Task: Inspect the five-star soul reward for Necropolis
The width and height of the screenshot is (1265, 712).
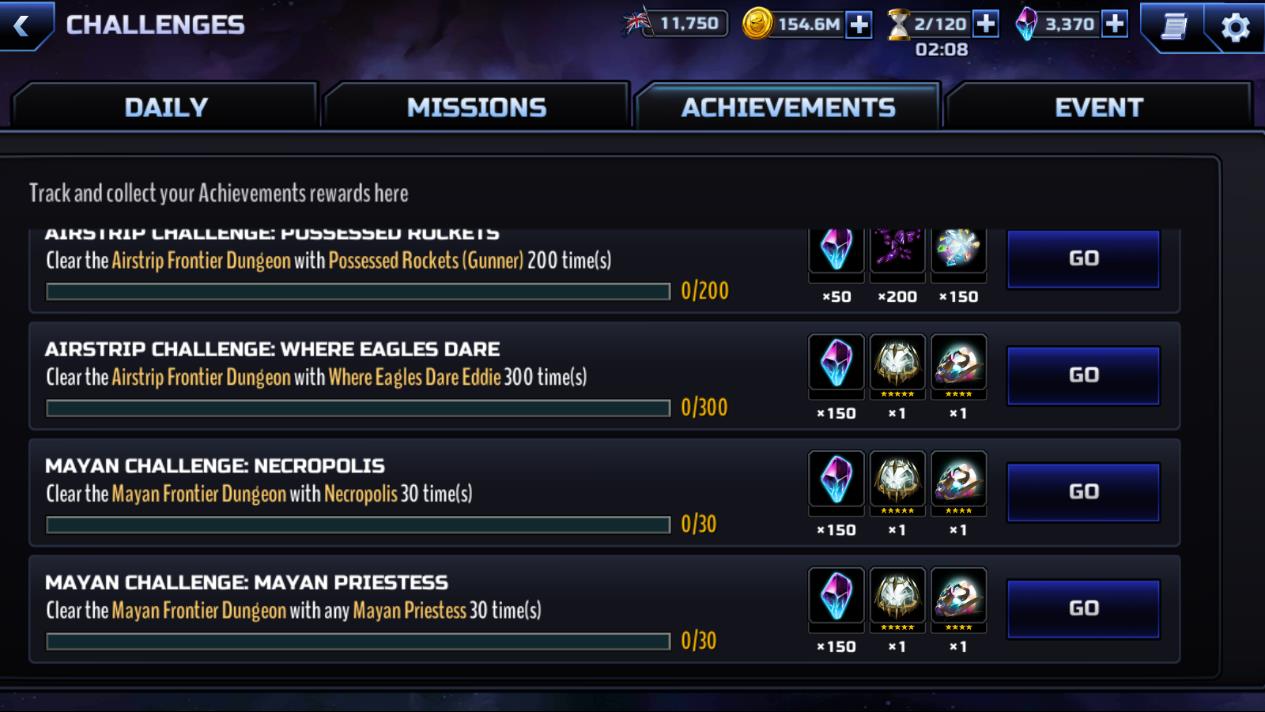Action: [897, 480]
